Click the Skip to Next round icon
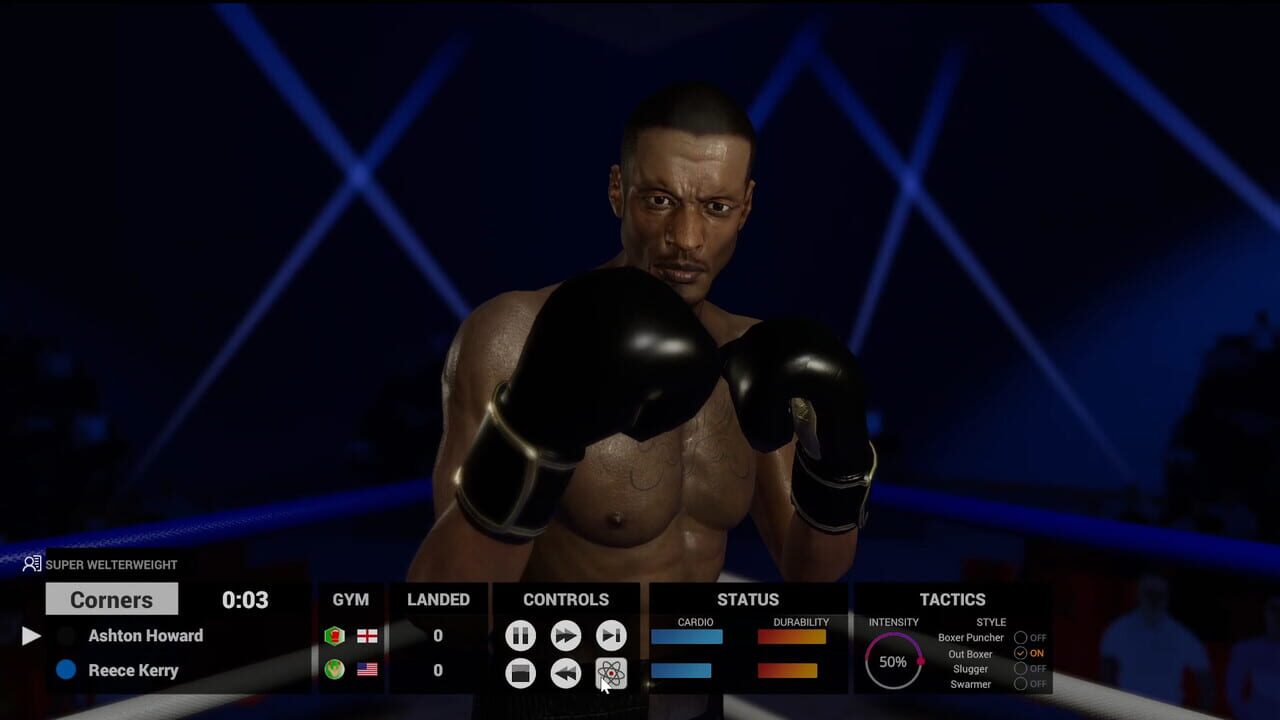1280x720 pixels. (611, 636)
